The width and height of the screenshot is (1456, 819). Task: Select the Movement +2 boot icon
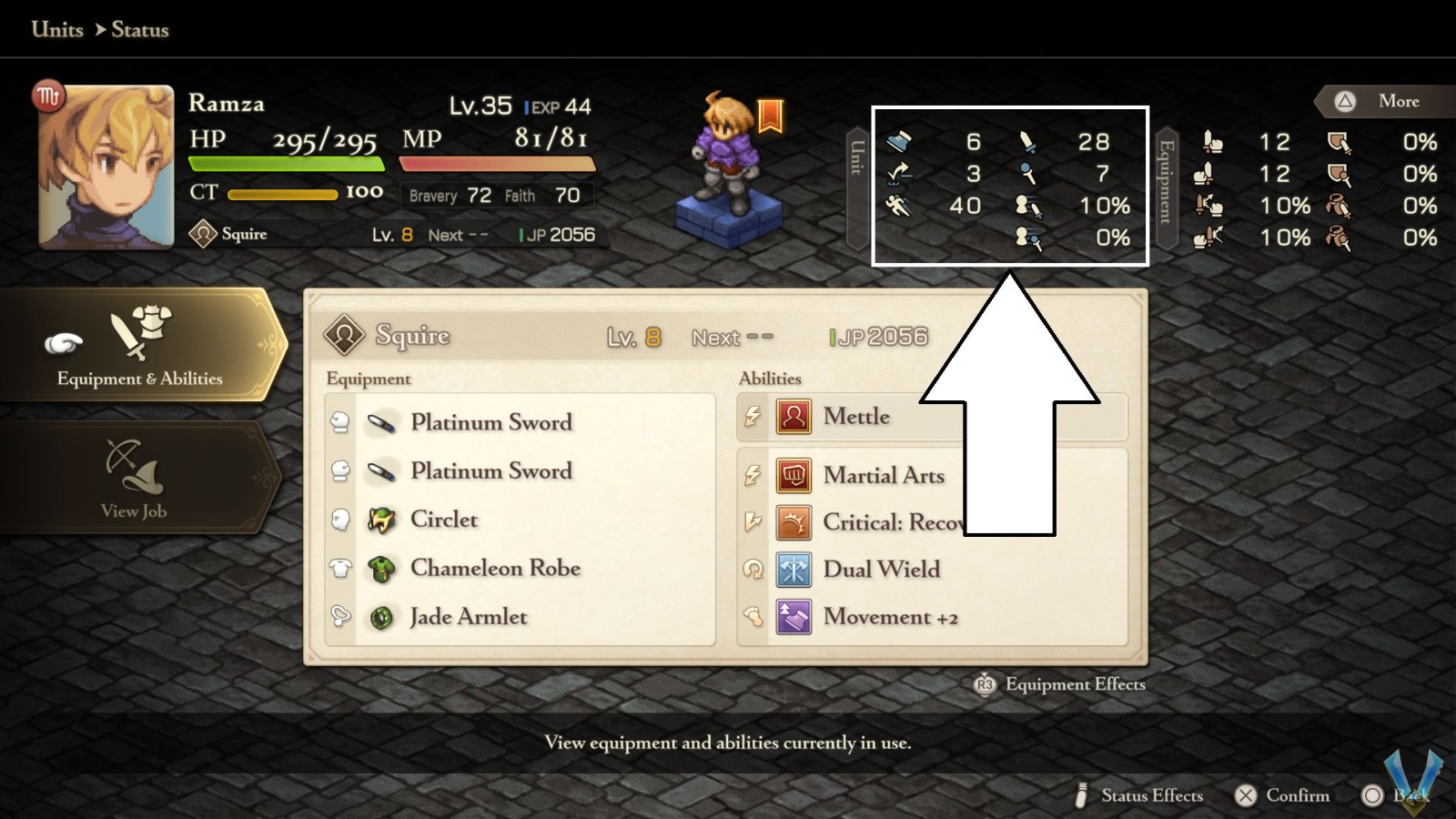pyautogui.click(x=794, y=617)
